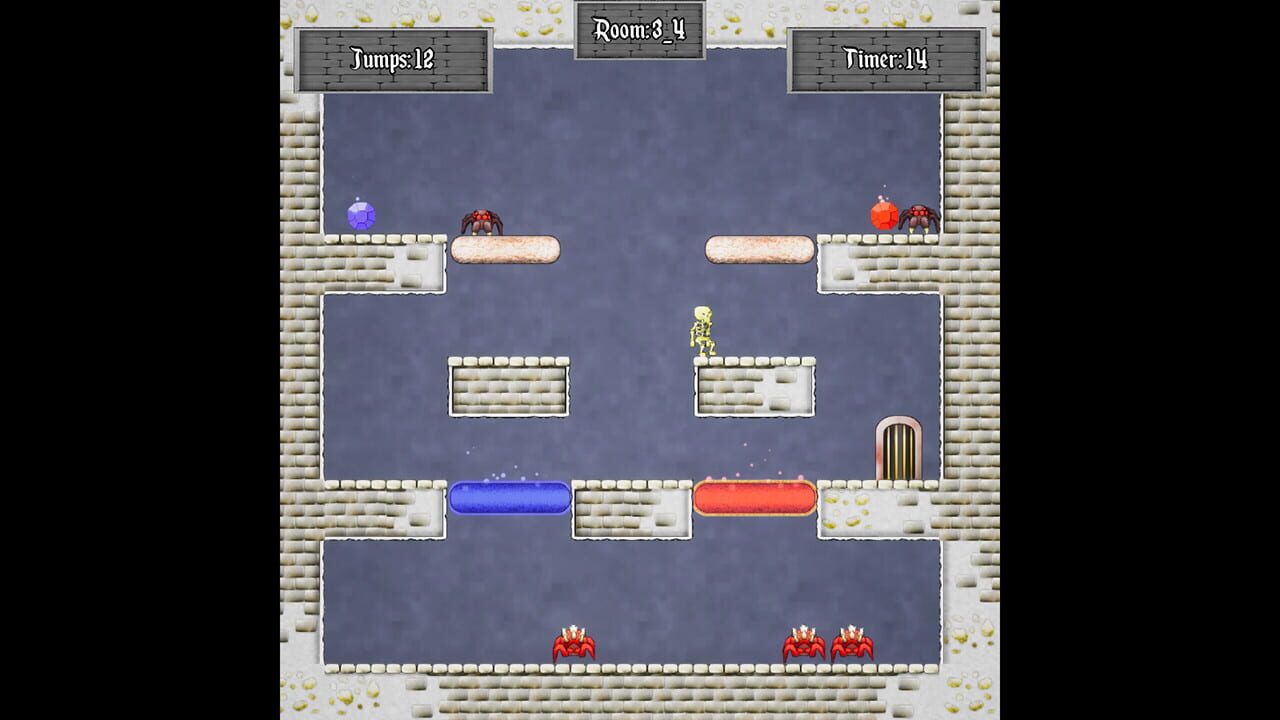Viewport: 1280px width, 720px height.
Task: Expand the Room:3_4 header plaque
Action: tap(640, 28)
